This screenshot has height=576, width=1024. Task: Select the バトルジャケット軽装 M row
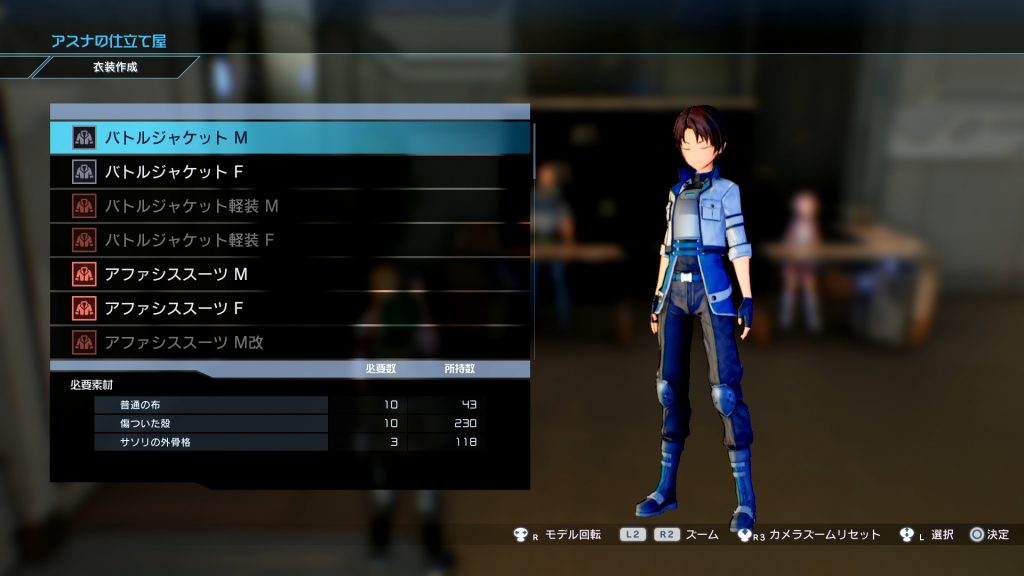(290, 206)
